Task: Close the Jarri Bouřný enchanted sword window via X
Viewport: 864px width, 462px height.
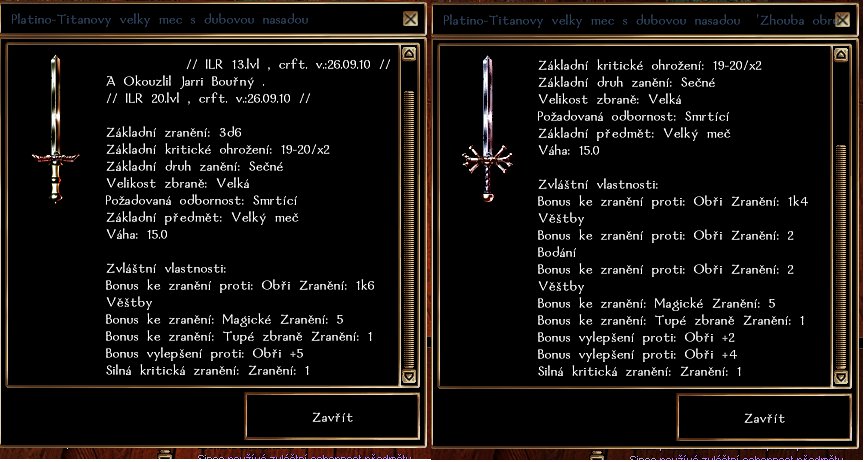Action: point(410,19)
